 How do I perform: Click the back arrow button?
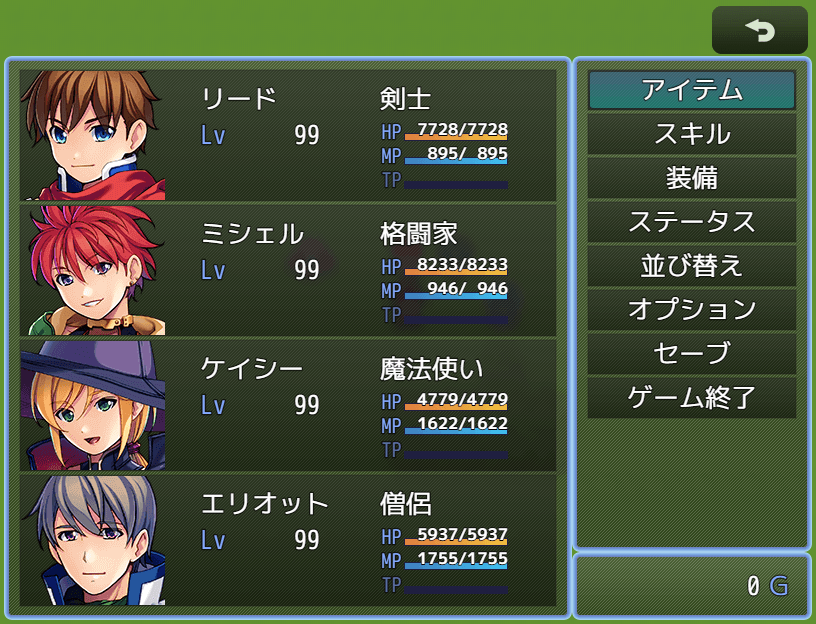point(759,30)
